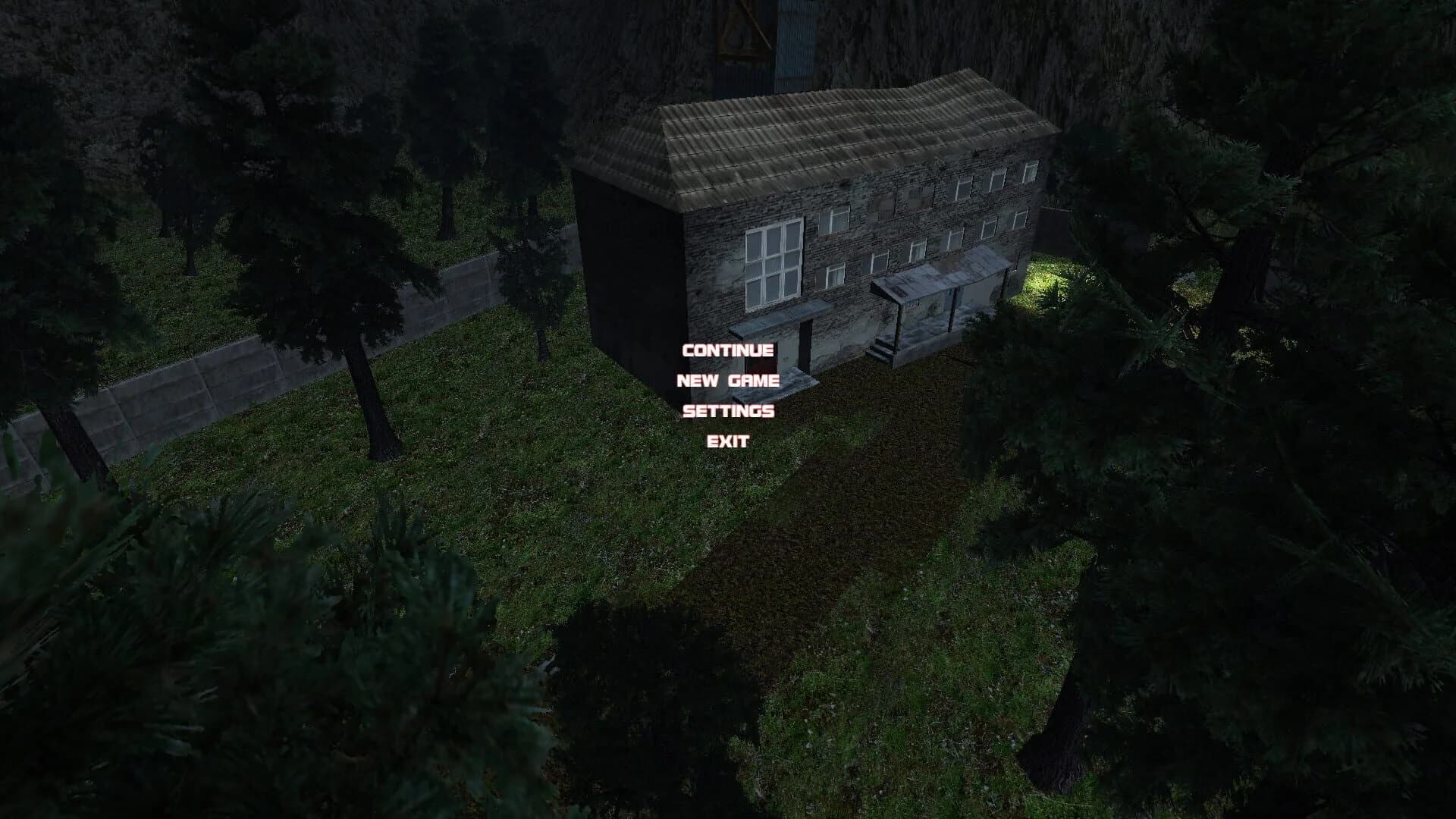Click the bottom menu item EXIT
Screen dimensions: 1456x819
727,441
